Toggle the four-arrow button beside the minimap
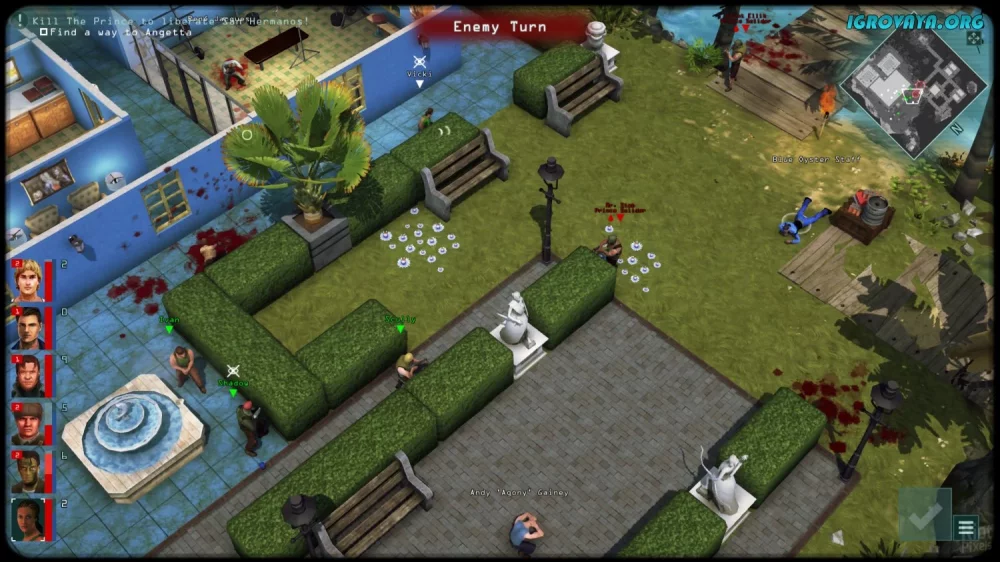This screenshot has height=562, width=1000. [x=974, y=38]
